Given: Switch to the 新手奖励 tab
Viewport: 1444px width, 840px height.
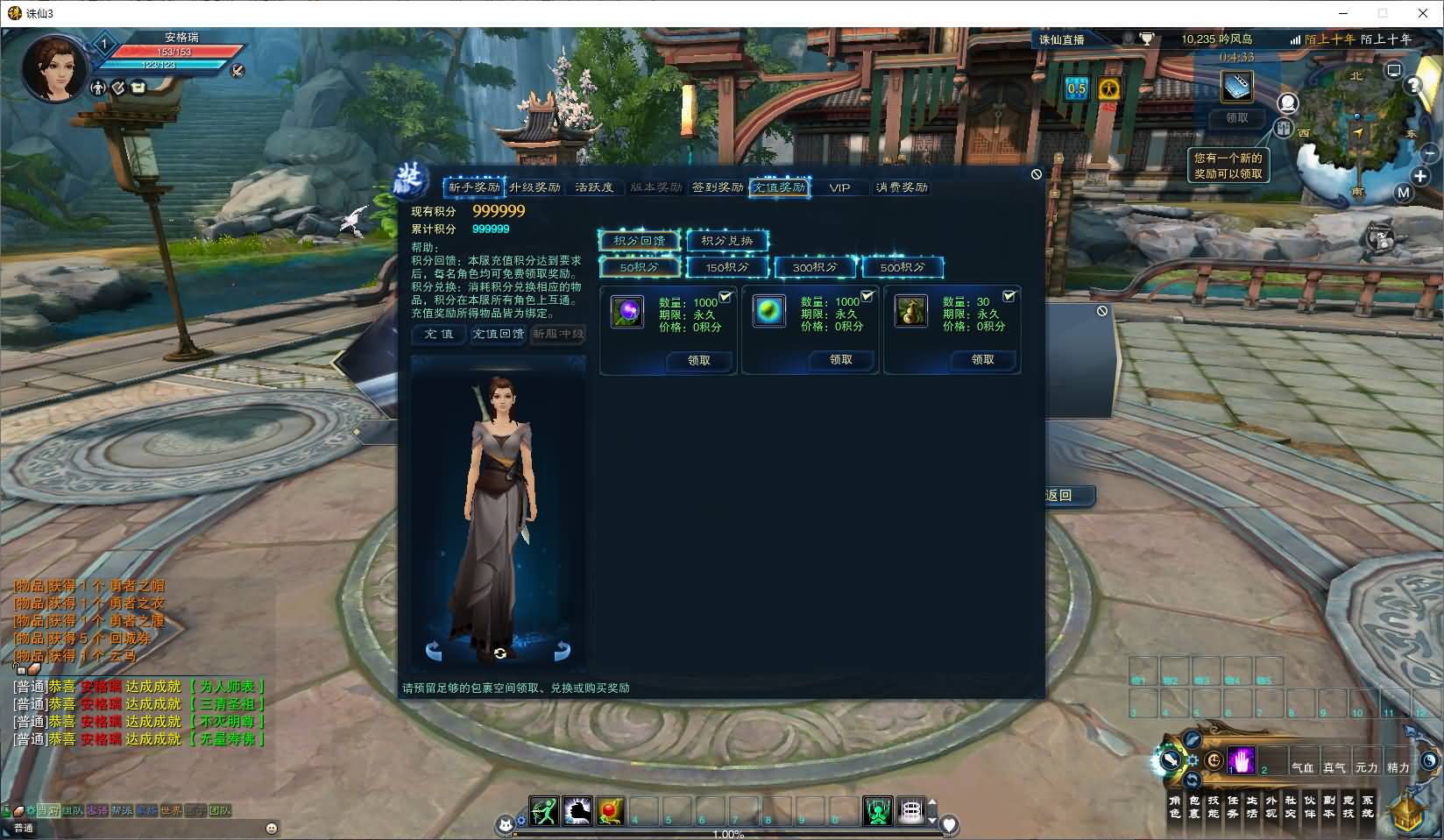Looking at the screenshot, I should click(474, 187).
